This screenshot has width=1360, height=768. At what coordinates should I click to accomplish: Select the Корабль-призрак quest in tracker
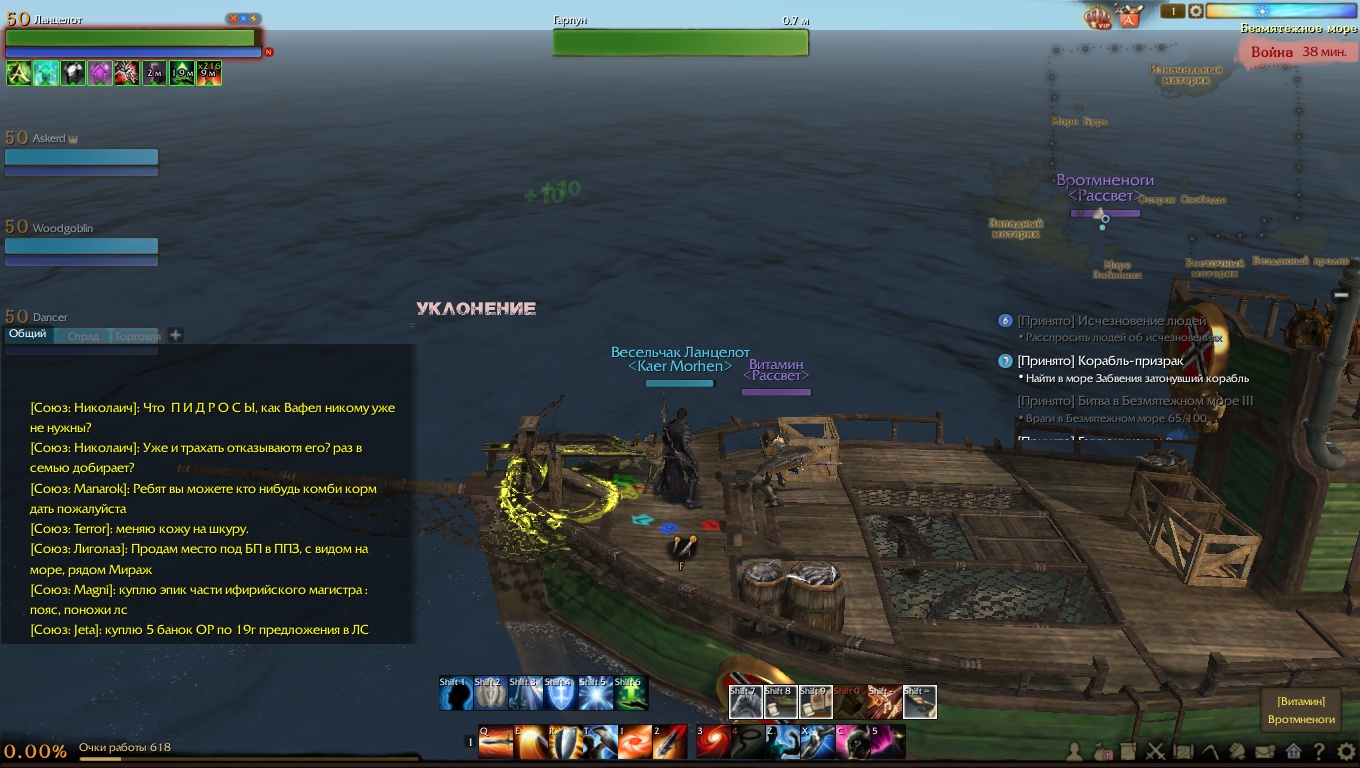(1100, 361)
